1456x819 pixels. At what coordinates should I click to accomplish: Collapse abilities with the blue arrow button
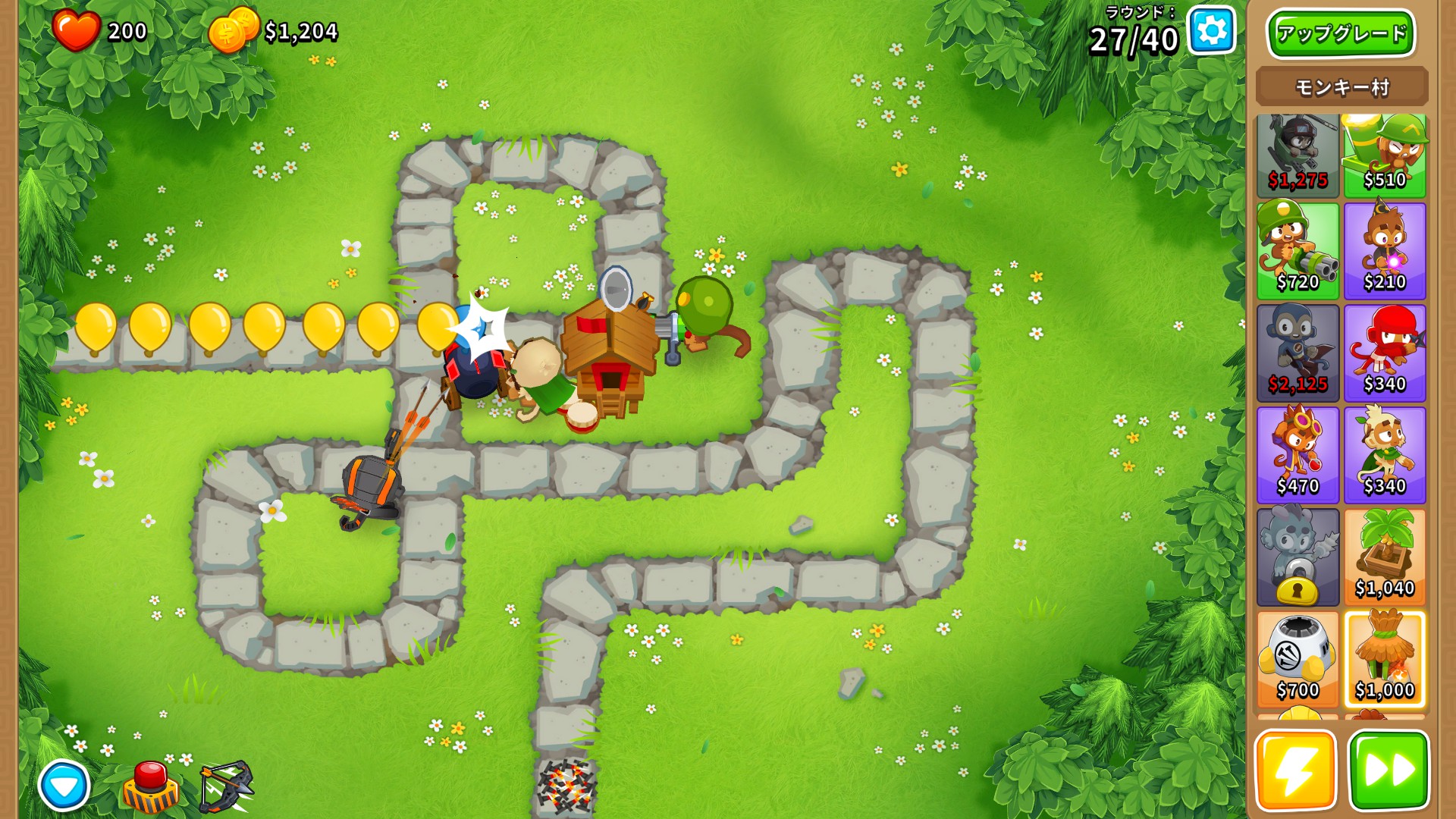coord(64,786)
